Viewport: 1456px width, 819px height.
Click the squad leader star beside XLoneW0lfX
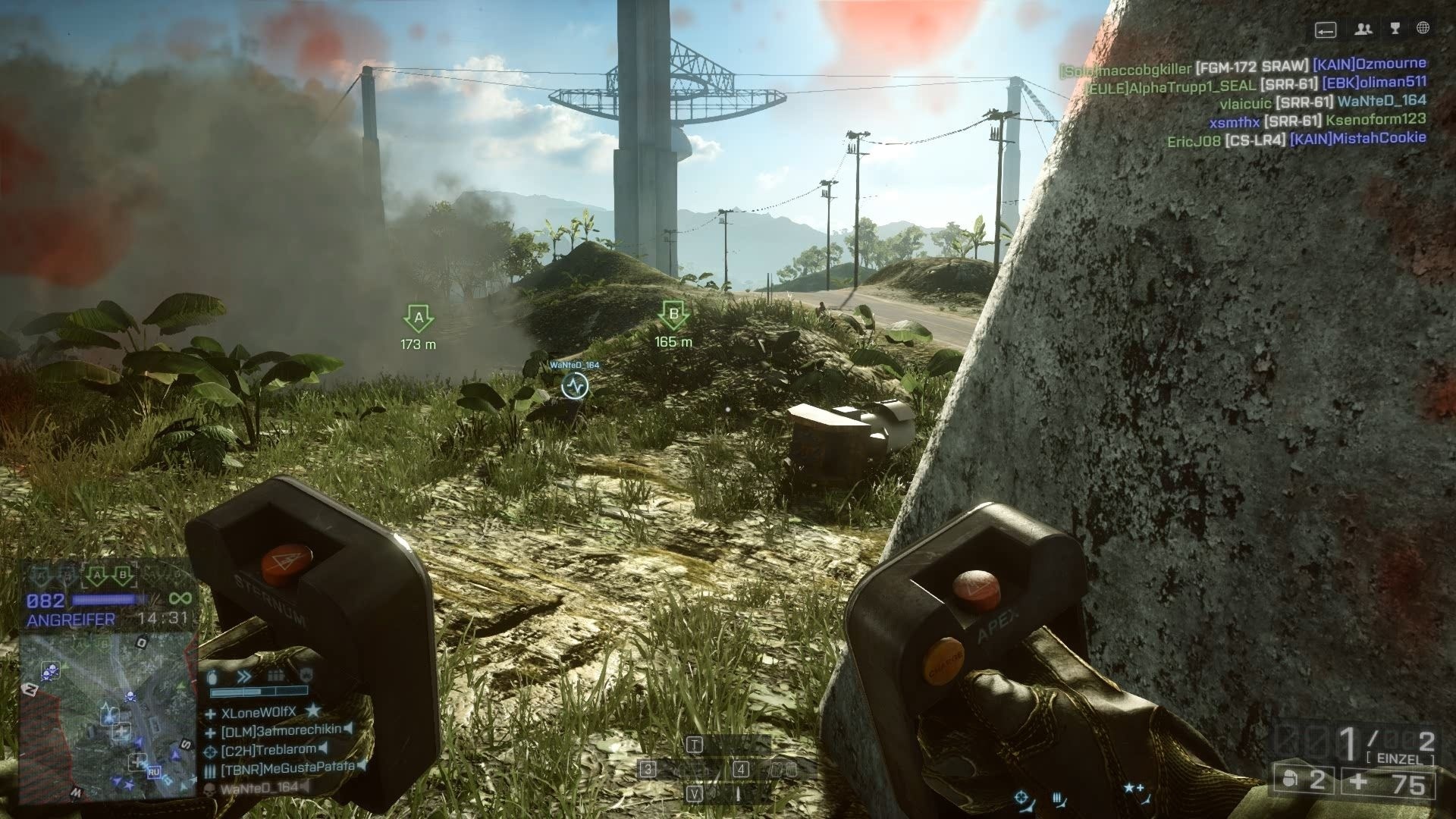point(313,711)
